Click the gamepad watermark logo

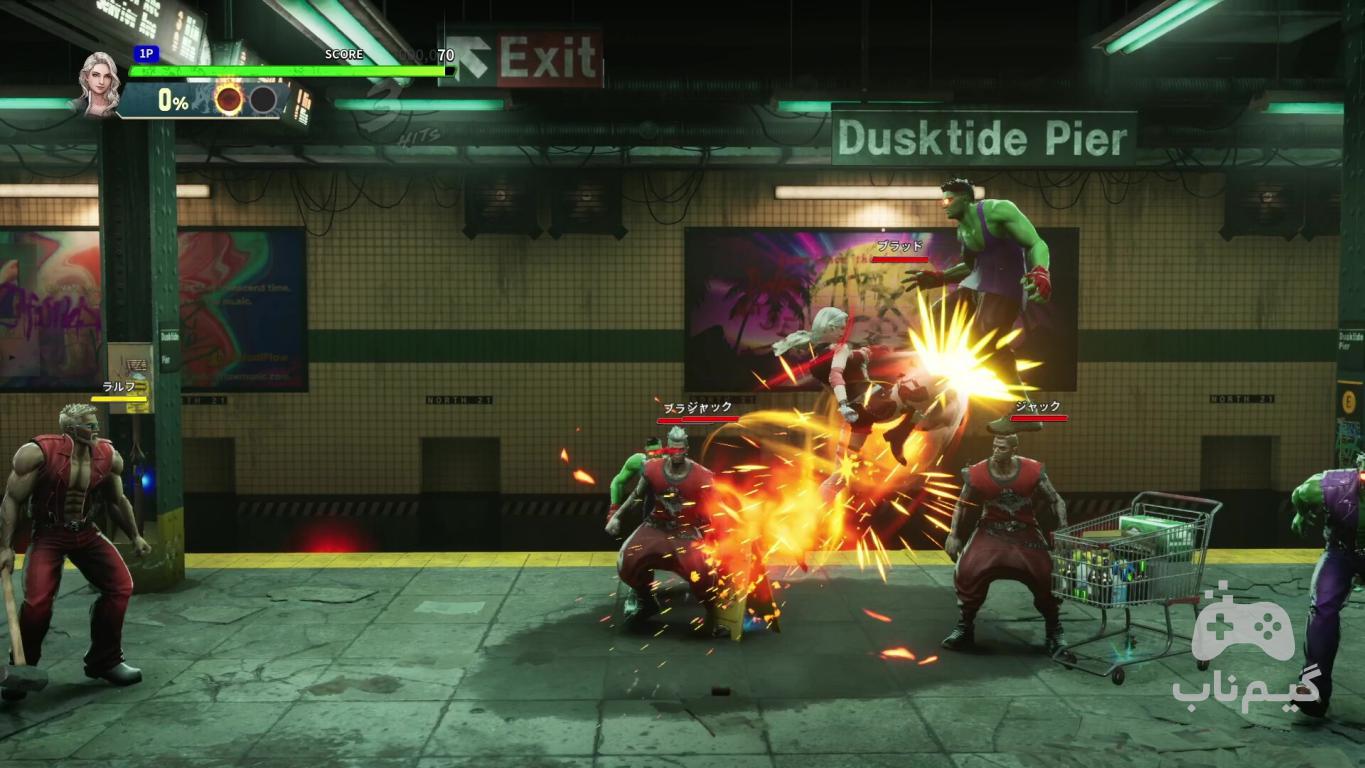click(1243, 625)
